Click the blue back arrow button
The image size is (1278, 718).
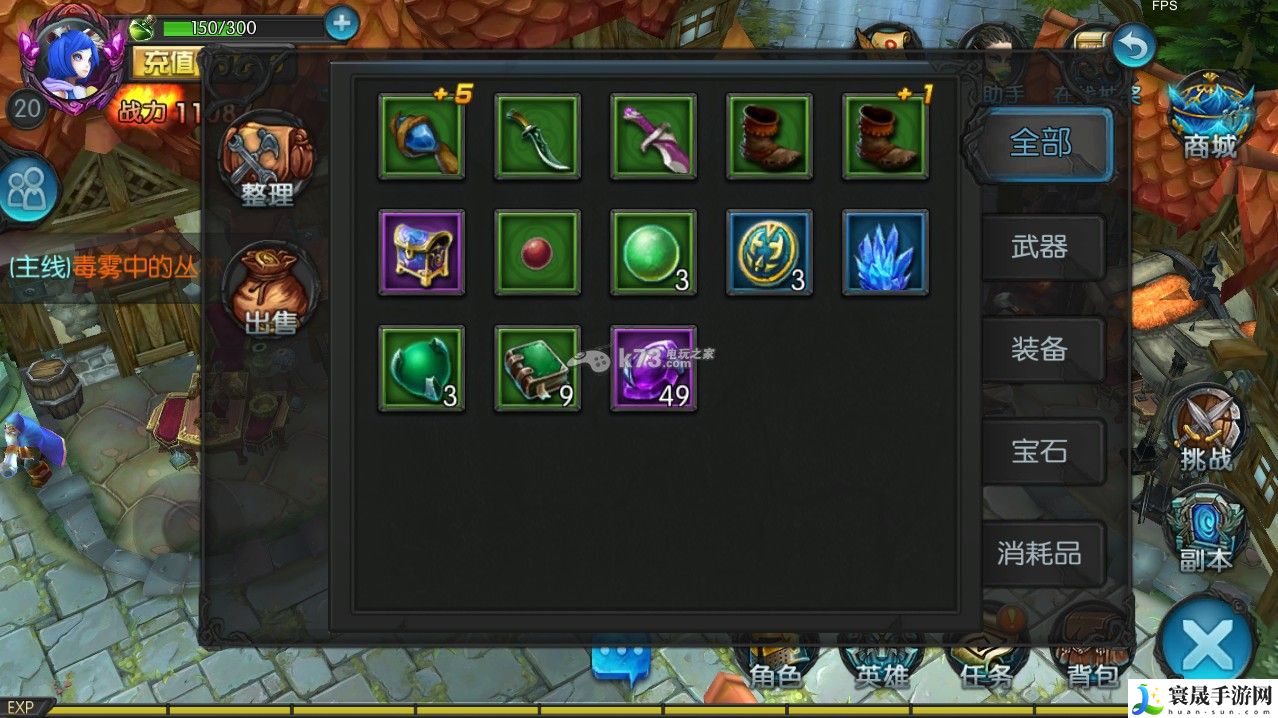point(1133,46)
